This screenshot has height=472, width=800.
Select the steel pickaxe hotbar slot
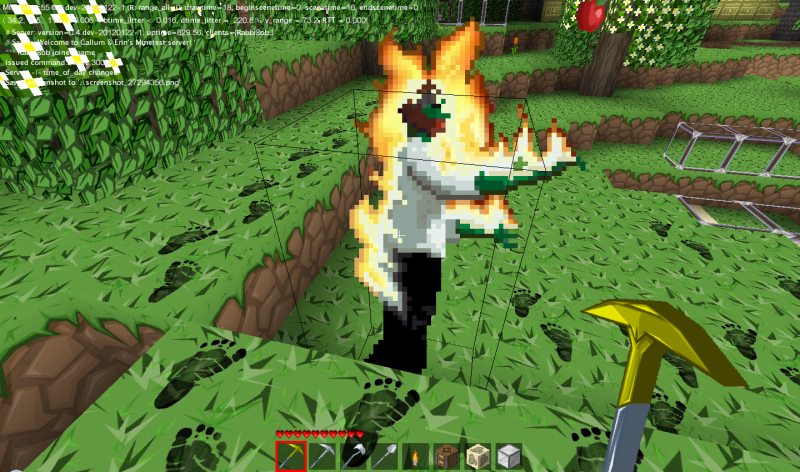322,456
